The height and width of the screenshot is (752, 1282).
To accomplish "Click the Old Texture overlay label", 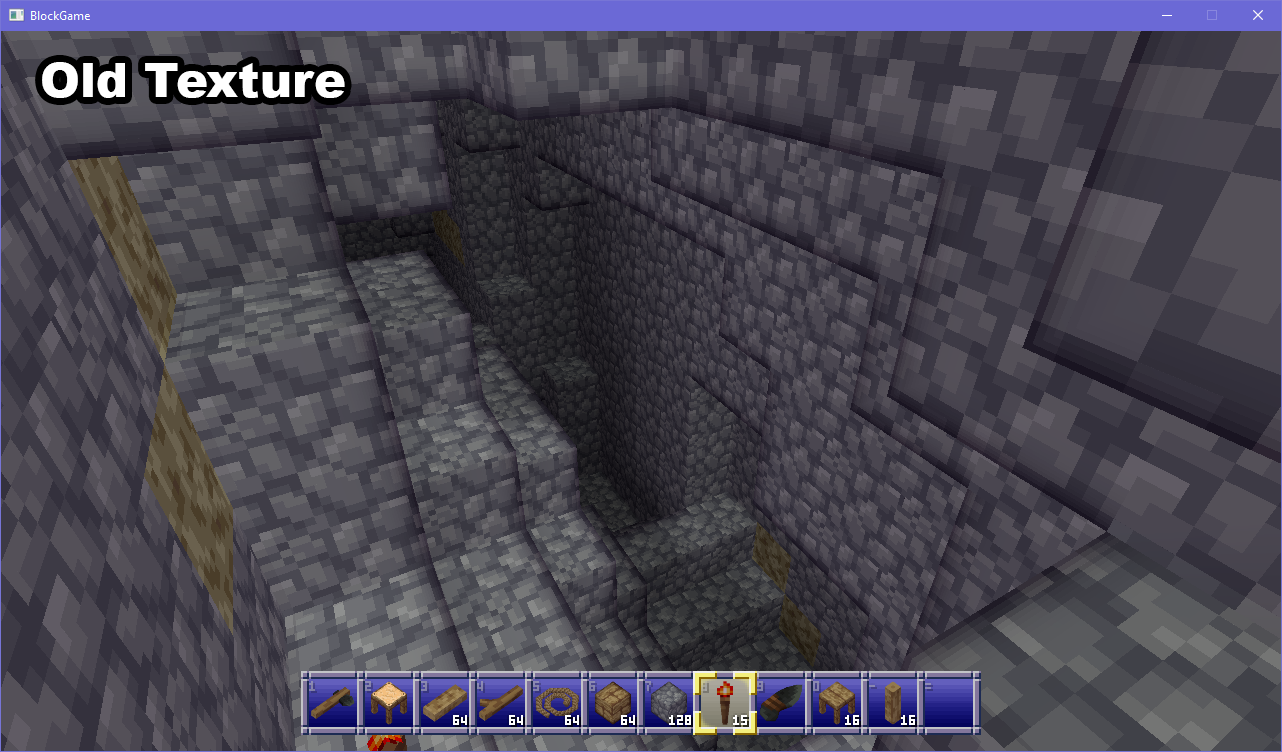I will click(191, 81).
